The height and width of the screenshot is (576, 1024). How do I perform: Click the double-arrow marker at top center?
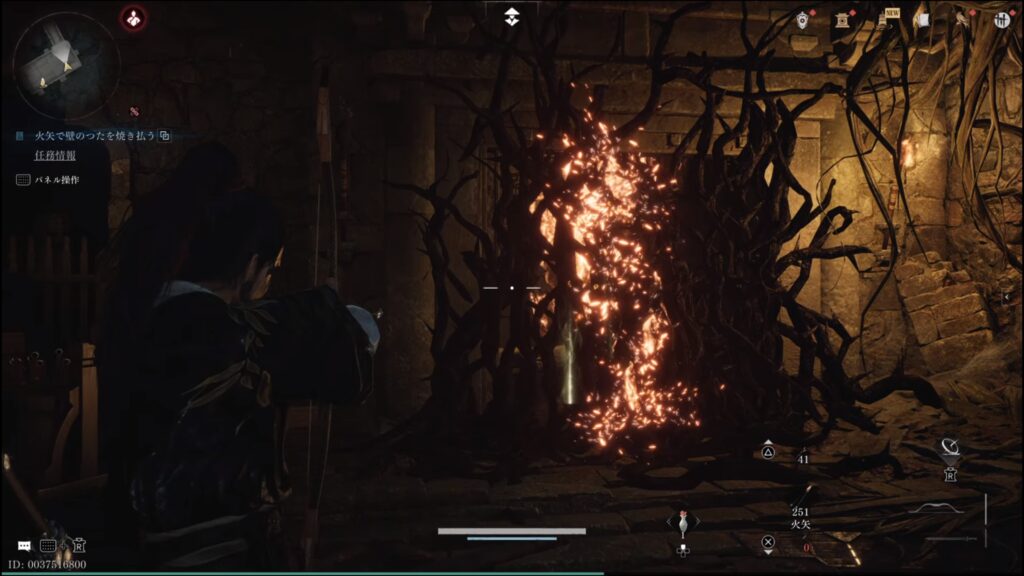[512, 17]
